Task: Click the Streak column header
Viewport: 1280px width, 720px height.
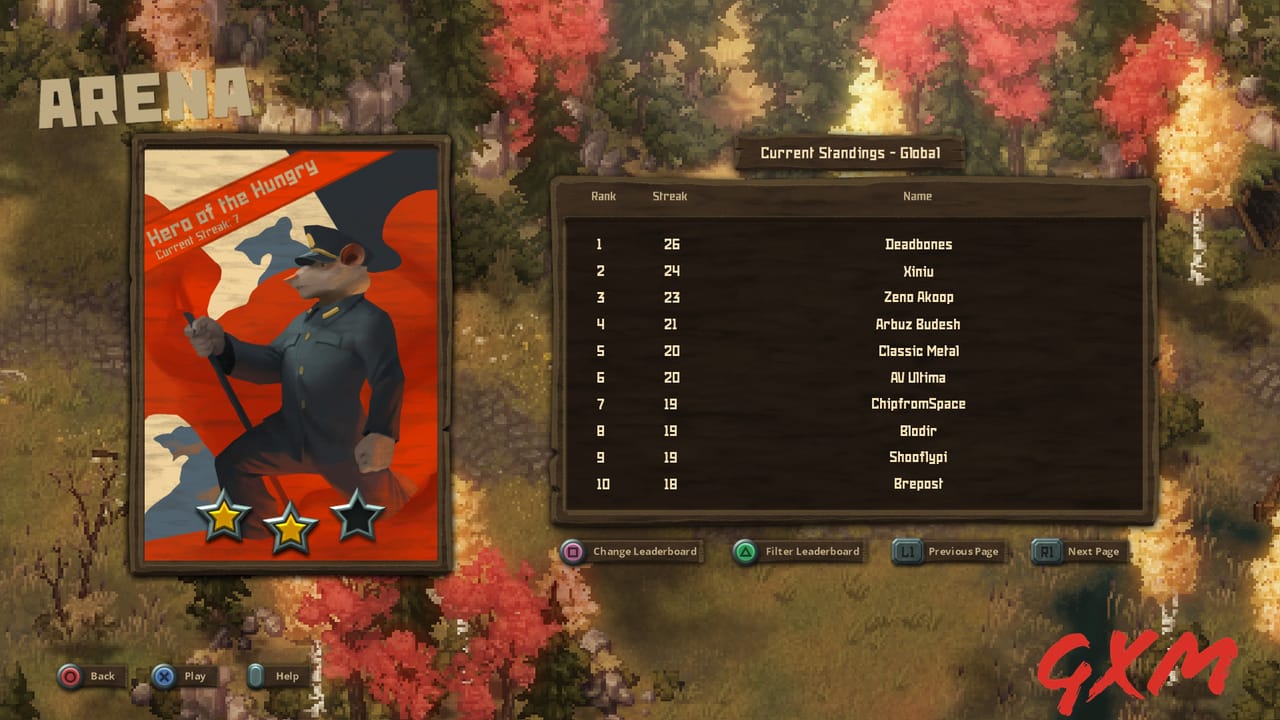Action: [x=670, y=196]
